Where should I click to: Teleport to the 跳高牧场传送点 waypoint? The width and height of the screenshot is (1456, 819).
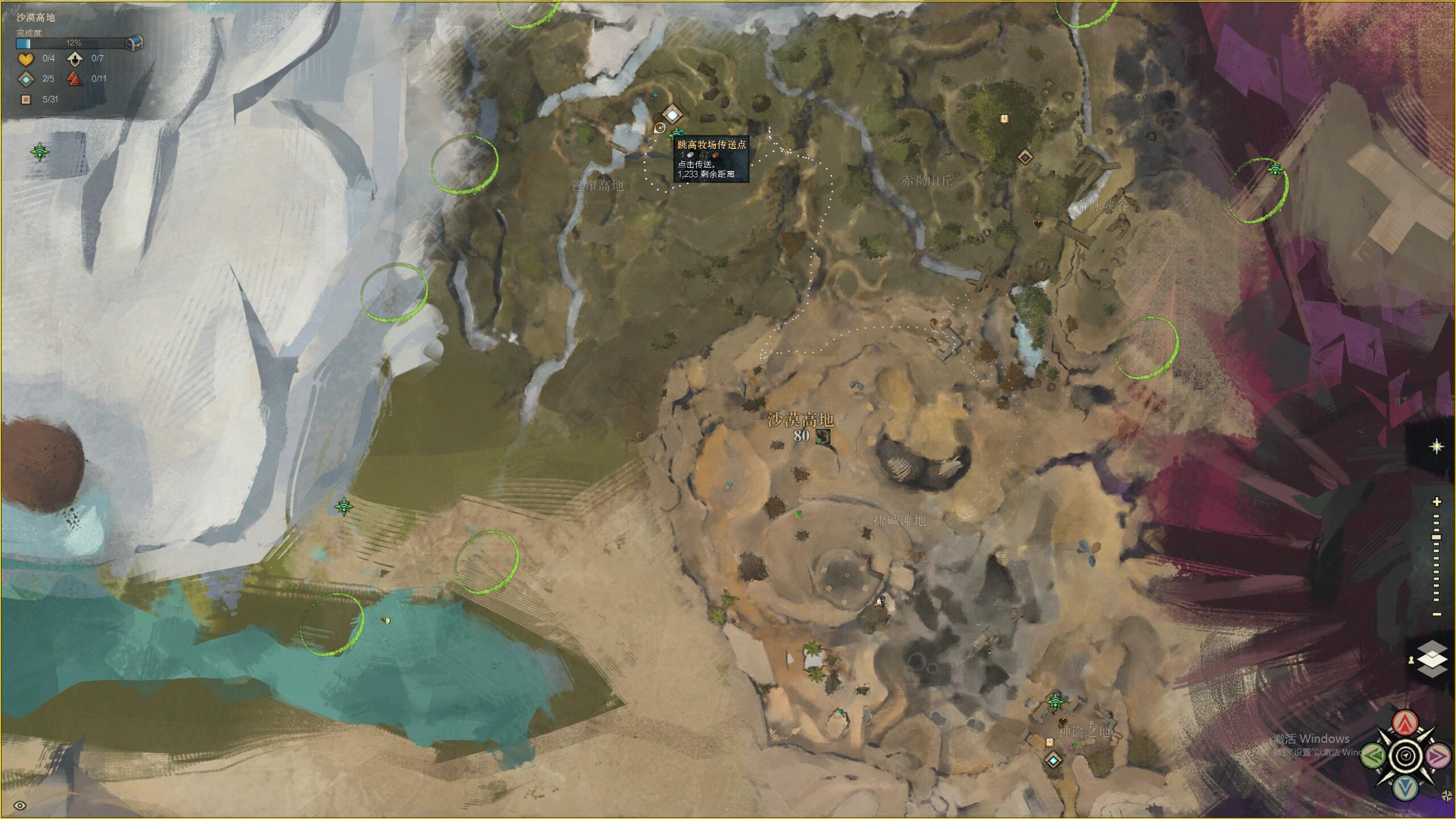(672, 115)
